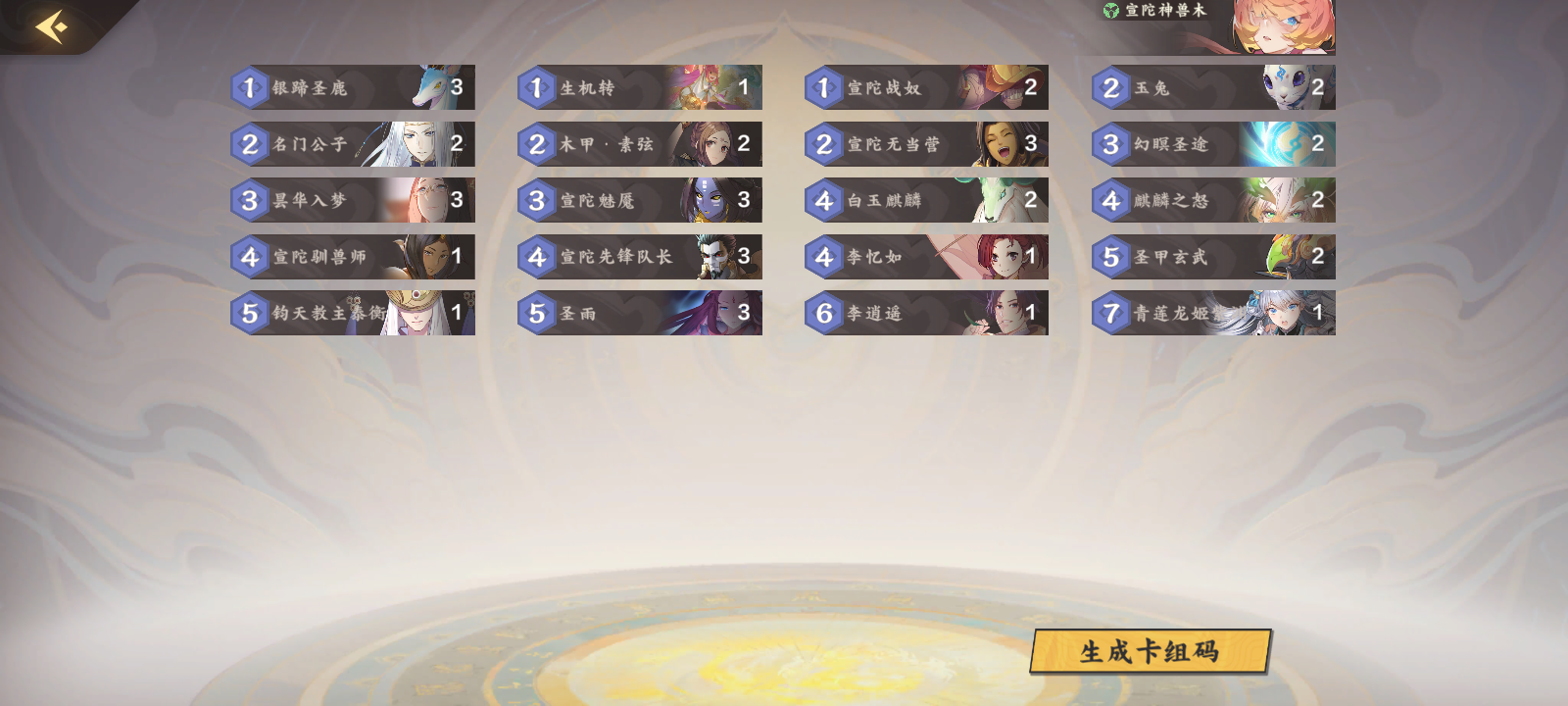Select the 李逍遥 card row
The height and width of the screenshot is (706, 1568).
[x=926, y=313]
